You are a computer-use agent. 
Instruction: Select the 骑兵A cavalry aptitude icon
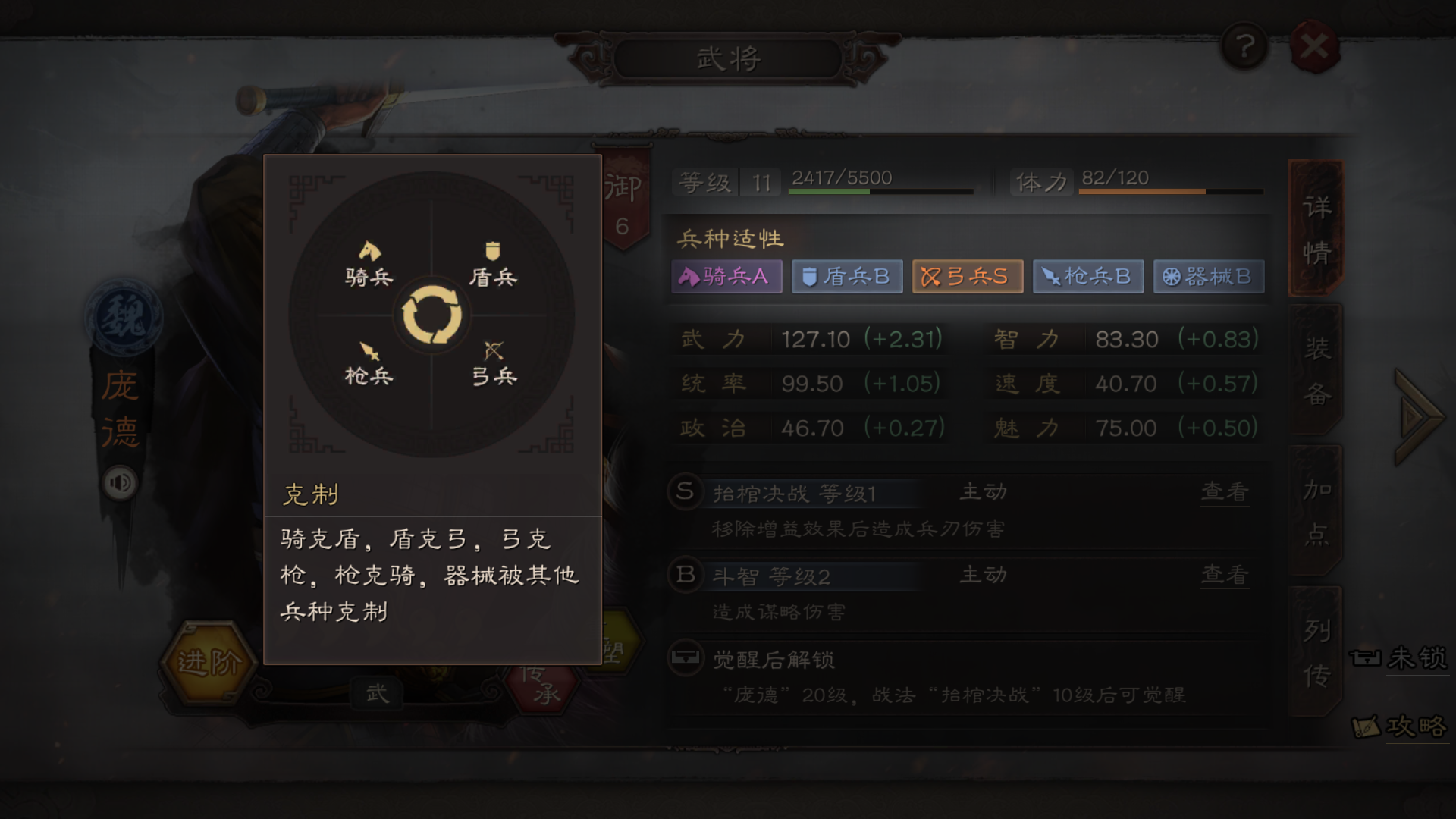[726, 276]
